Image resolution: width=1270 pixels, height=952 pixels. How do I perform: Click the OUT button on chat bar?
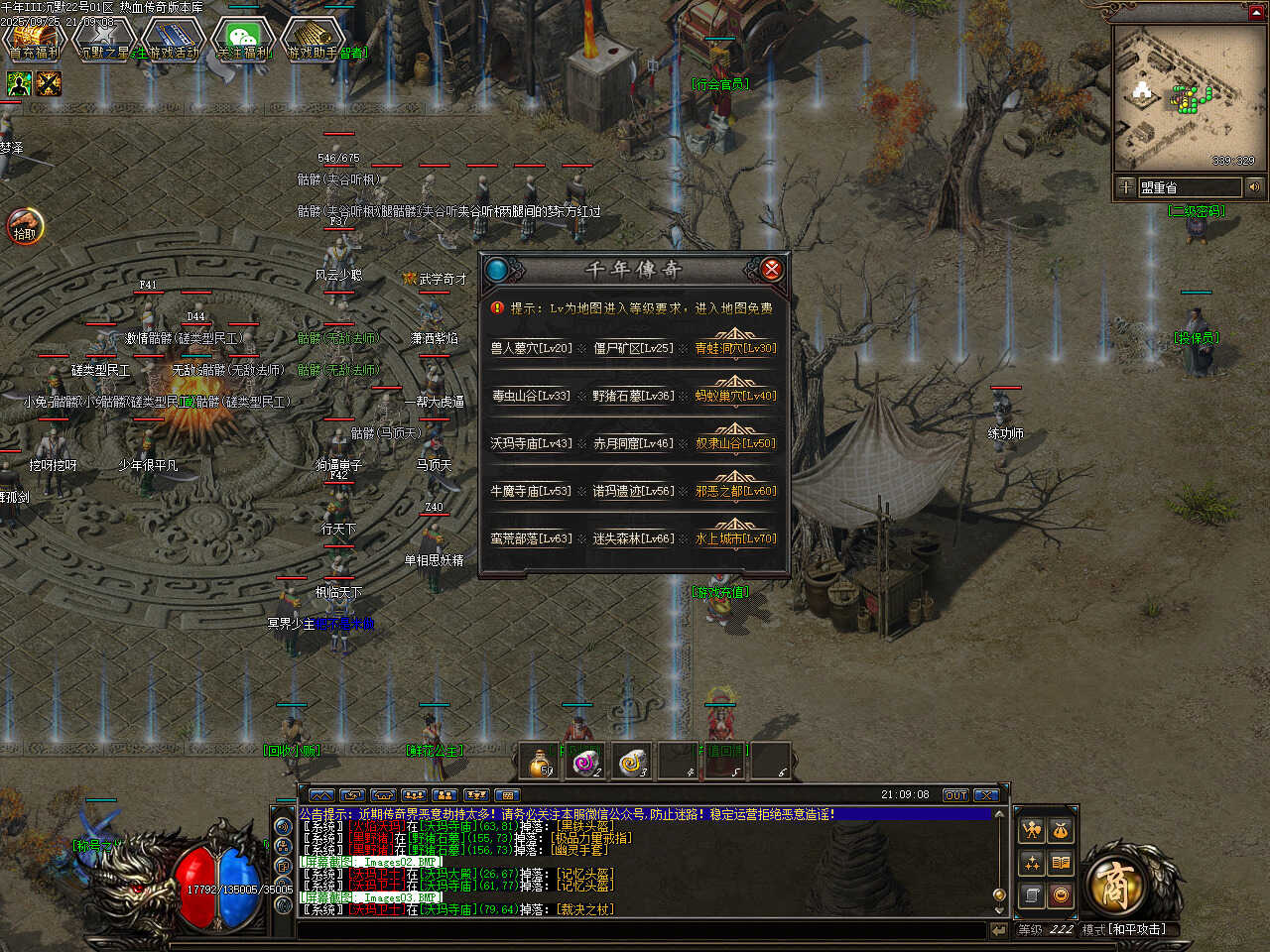click(954, 795)
